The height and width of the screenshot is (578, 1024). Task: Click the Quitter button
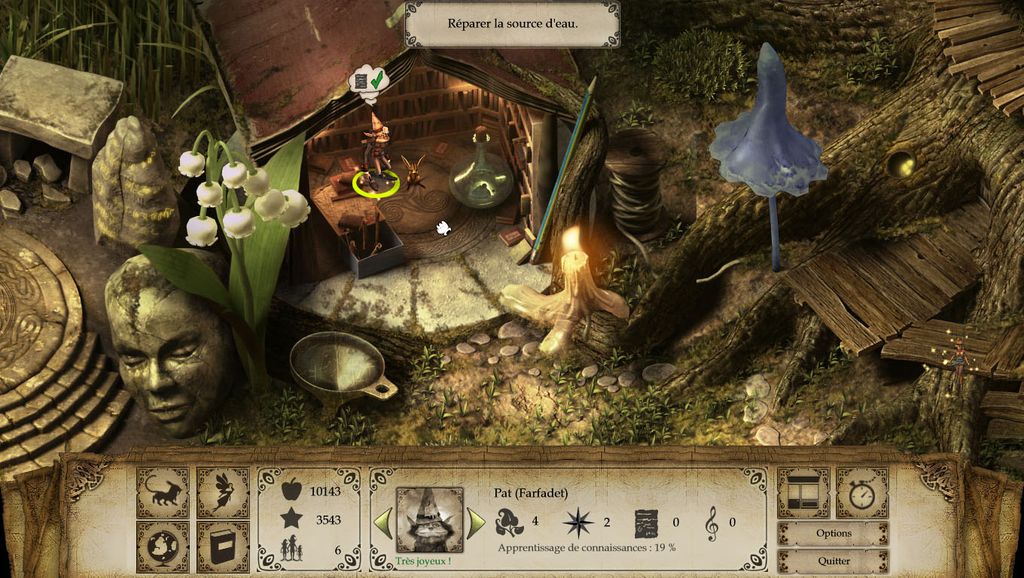pyautogui.click(x=832, y=561)
